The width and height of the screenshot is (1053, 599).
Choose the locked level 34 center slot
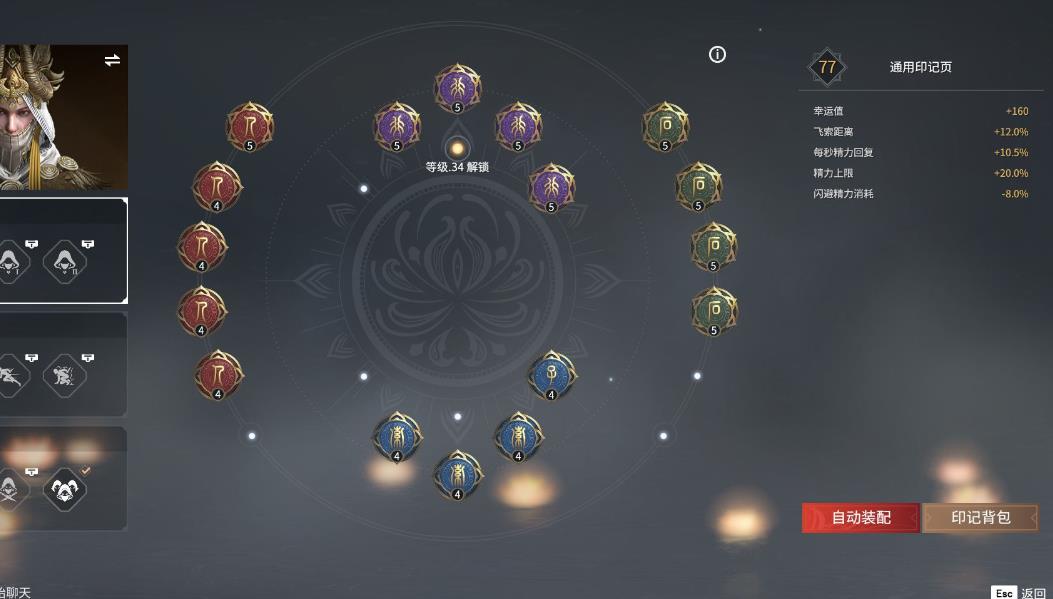click(x=457, y=149)
